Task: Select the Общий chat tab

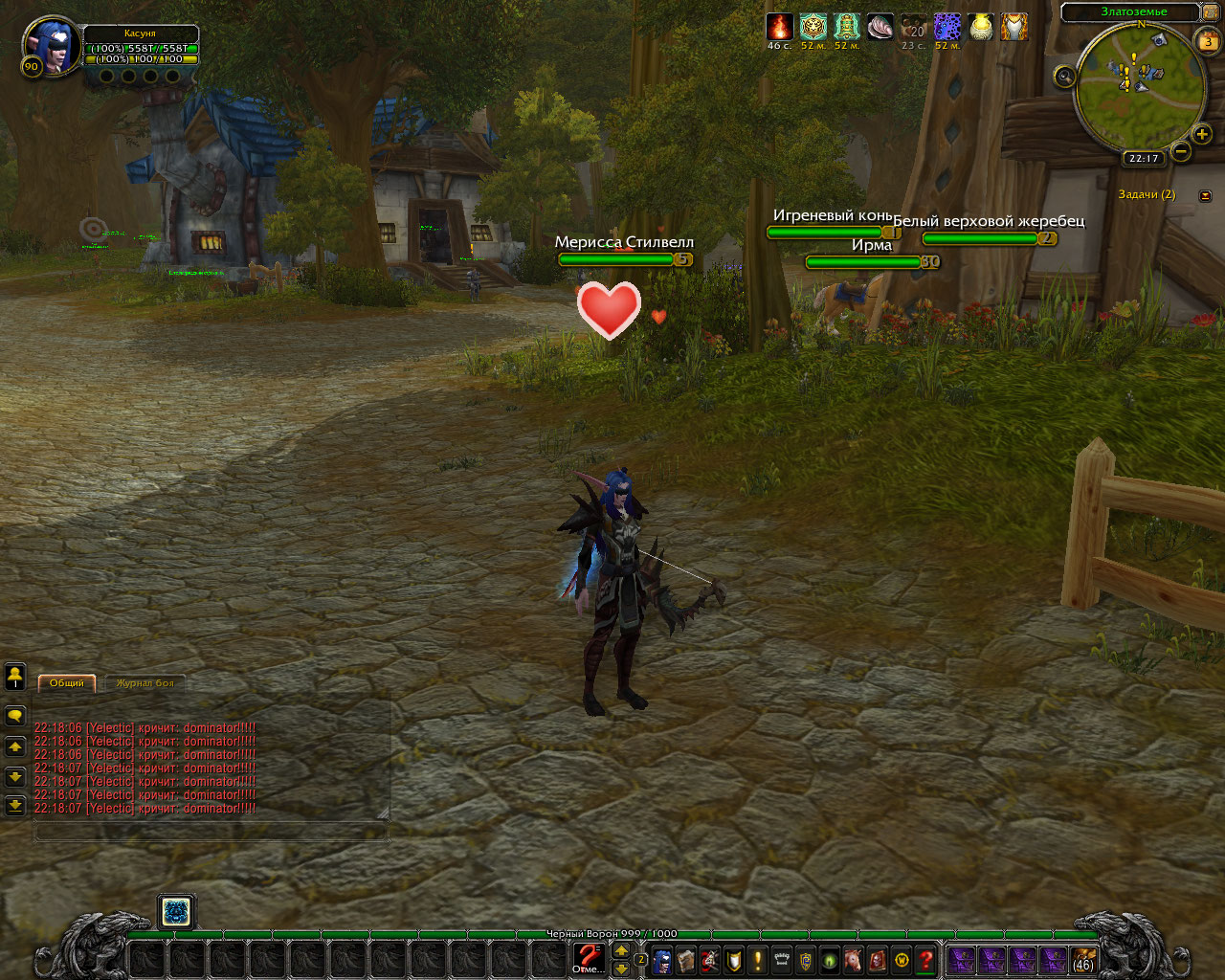Action: coord(67,683)
